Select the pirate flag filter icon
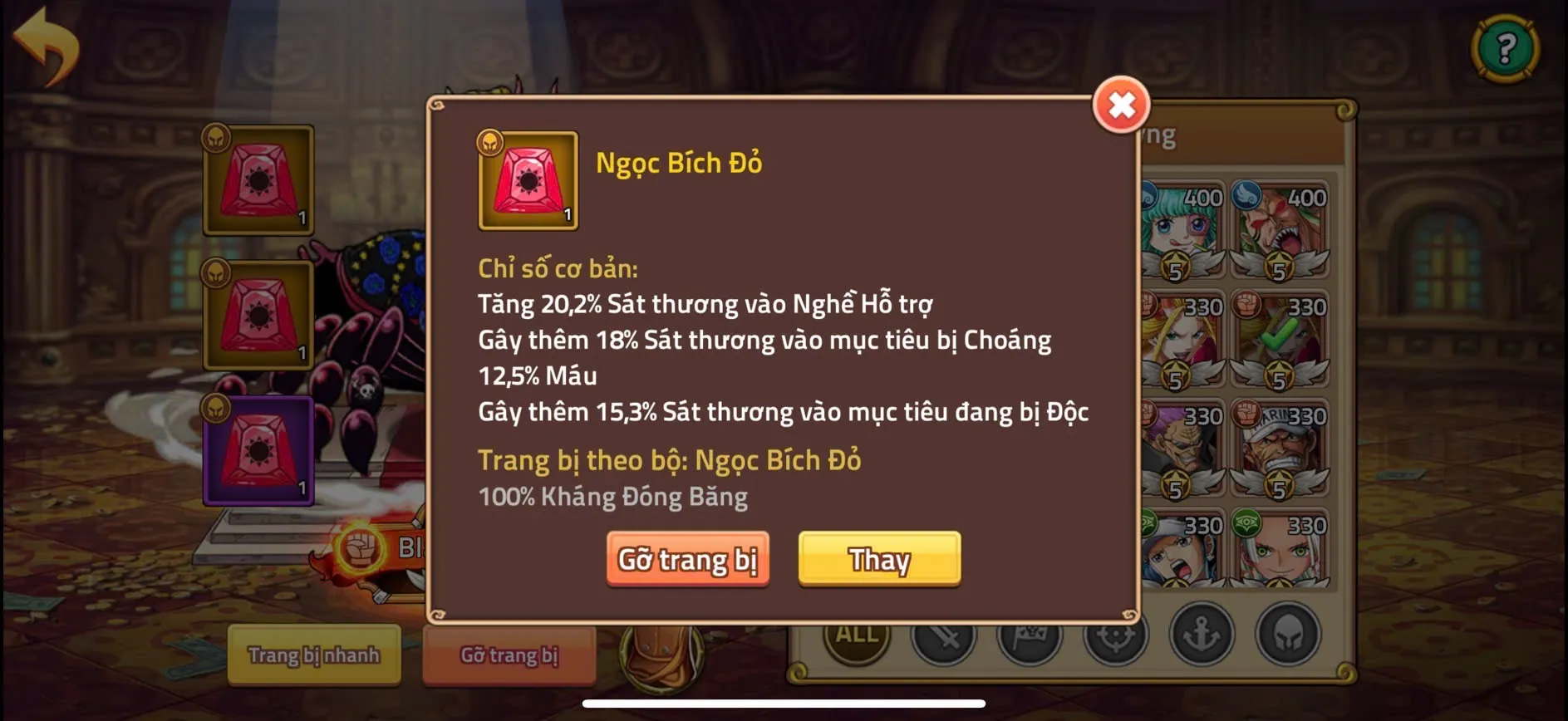This screenshot has height=721, width=1568. click(1030, 637)
